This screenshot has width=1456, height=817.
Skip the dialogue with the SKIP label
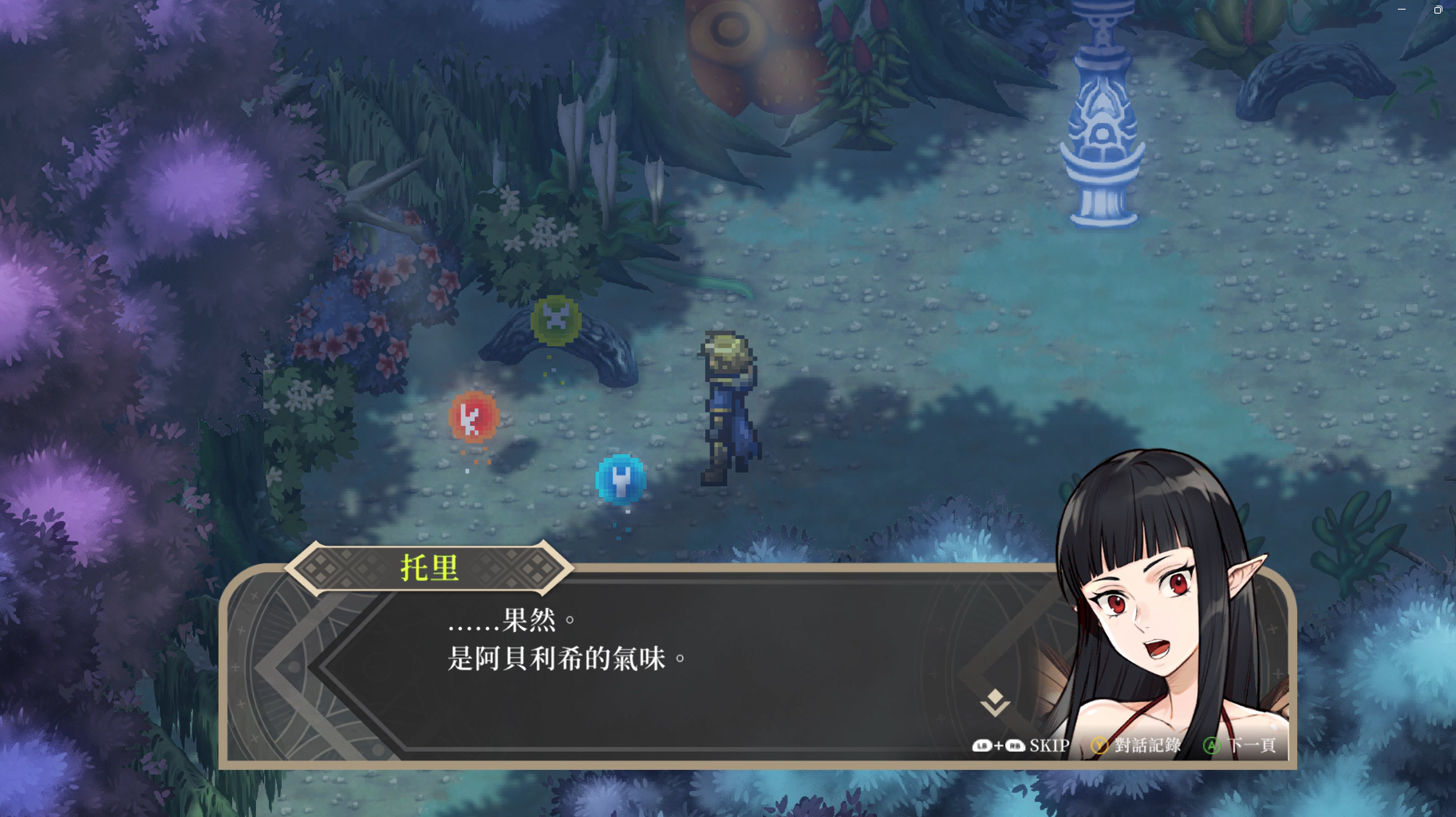click(1048, 745)
